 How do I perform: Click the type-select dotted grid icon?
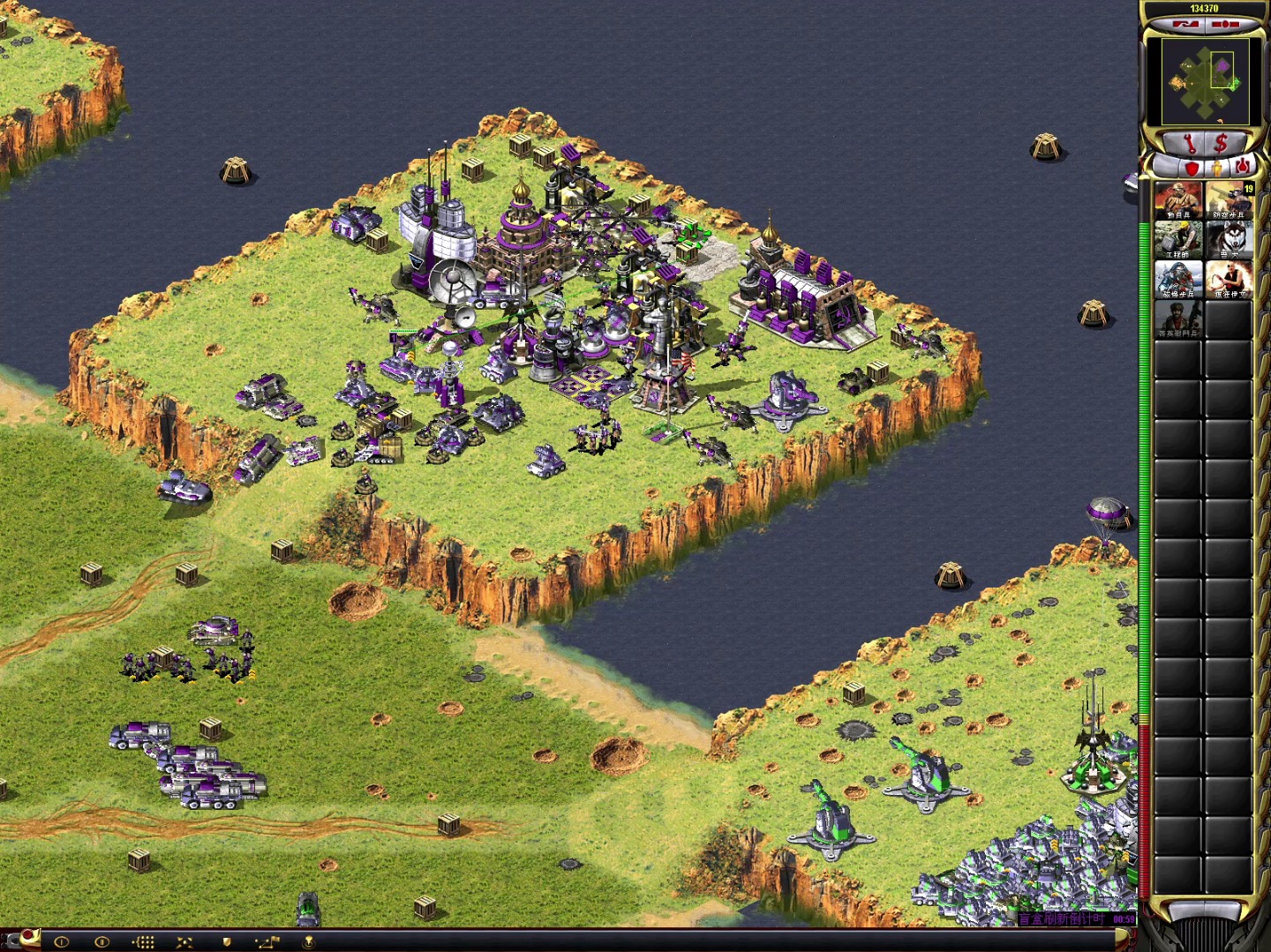pos(144,941)
